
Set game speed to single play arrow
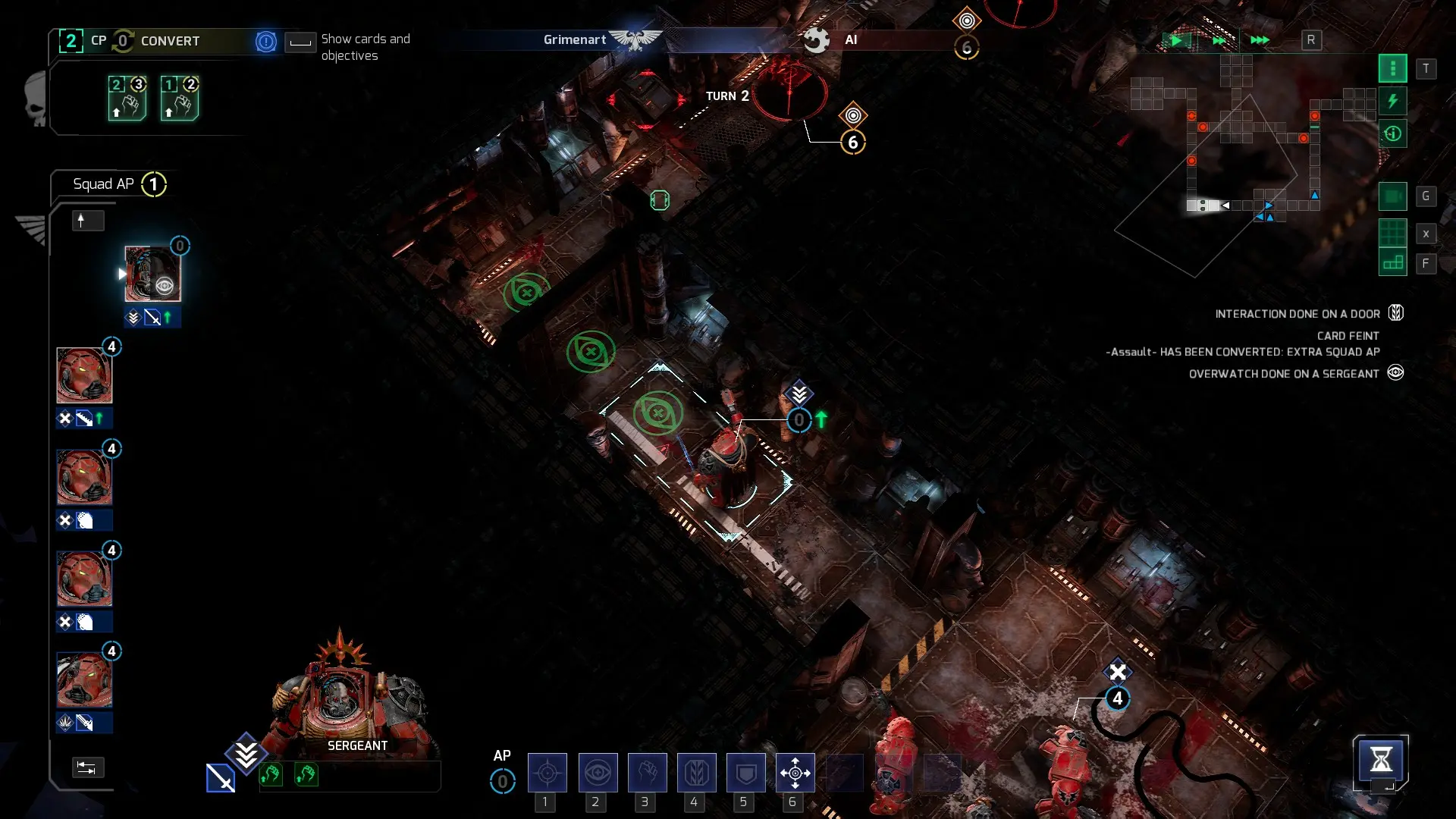1176,40
